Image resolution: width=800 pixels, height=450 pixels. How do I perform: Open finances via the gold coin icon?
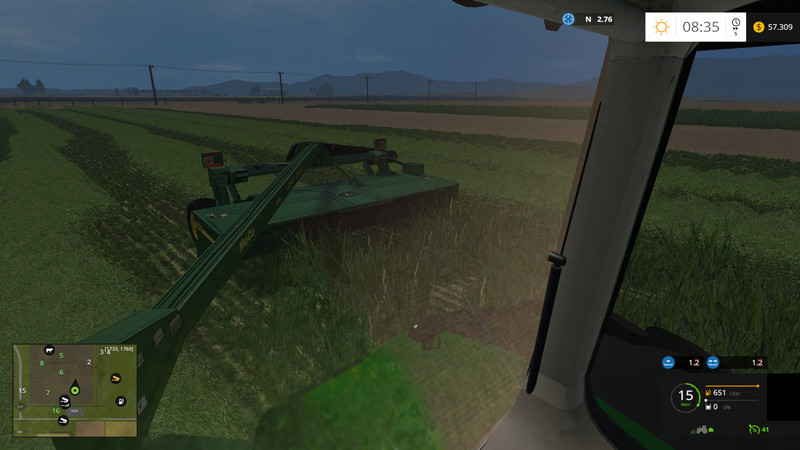pyautogui.click(x=758, y=27)
